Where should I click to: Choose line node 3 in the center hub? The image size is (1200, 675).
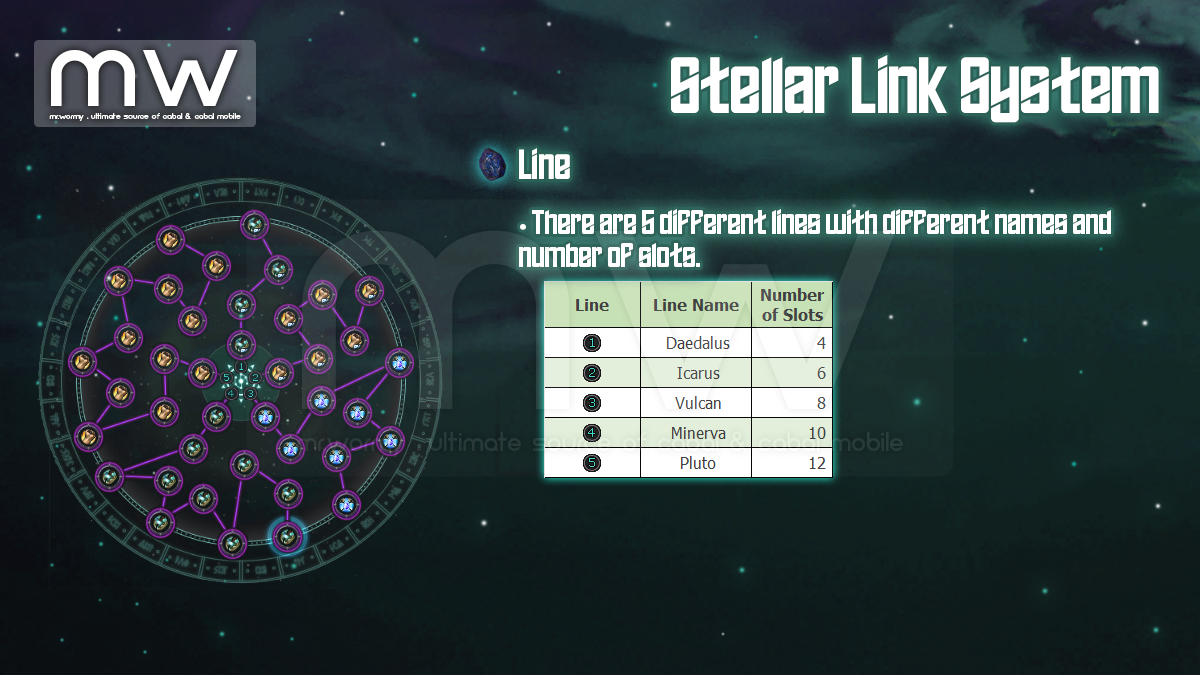(x=251, y=394)
